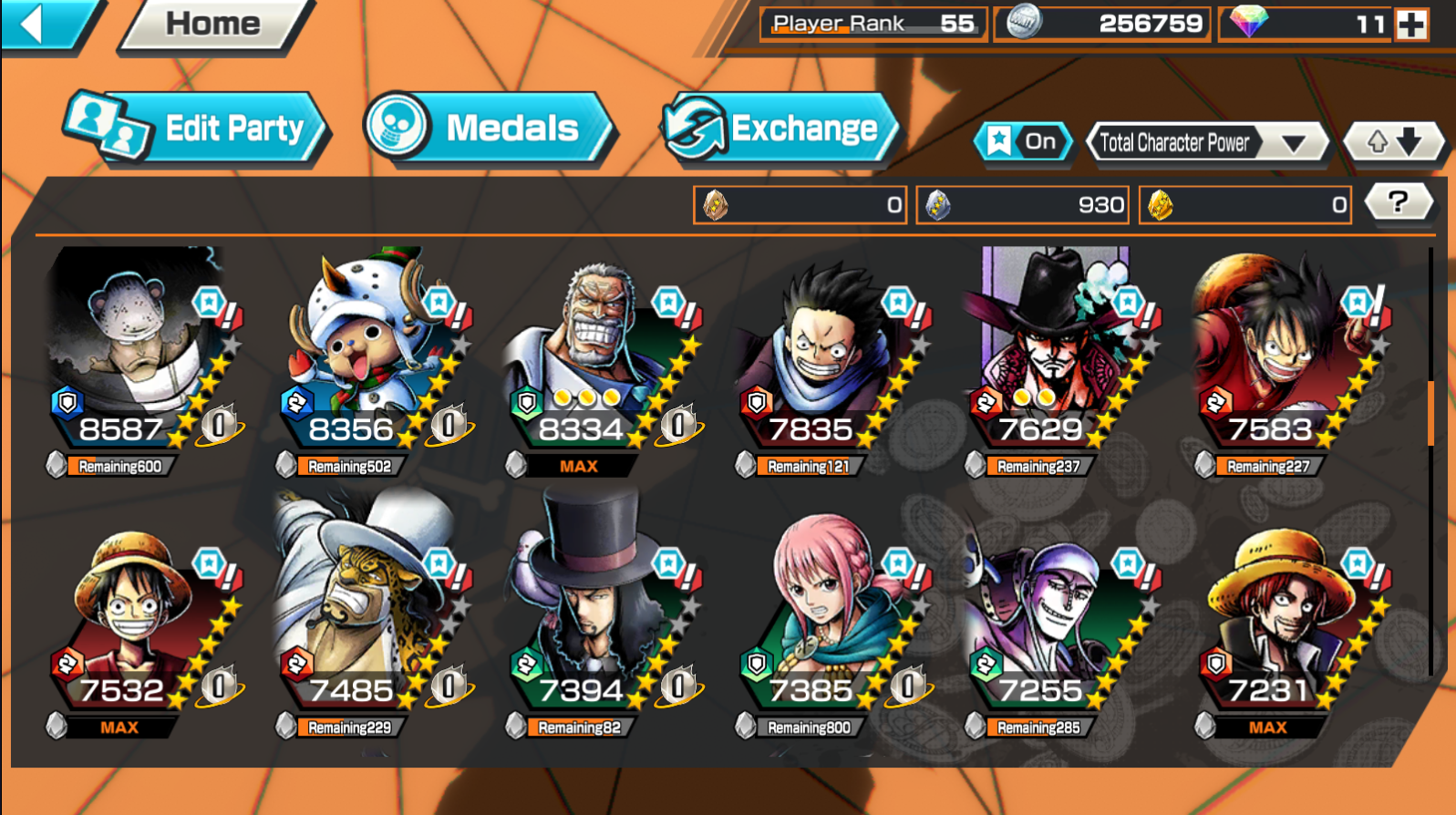1456x815 pixels.
Task: Open the Total Character Power sort dropdown
Action: coord(1207,142)
